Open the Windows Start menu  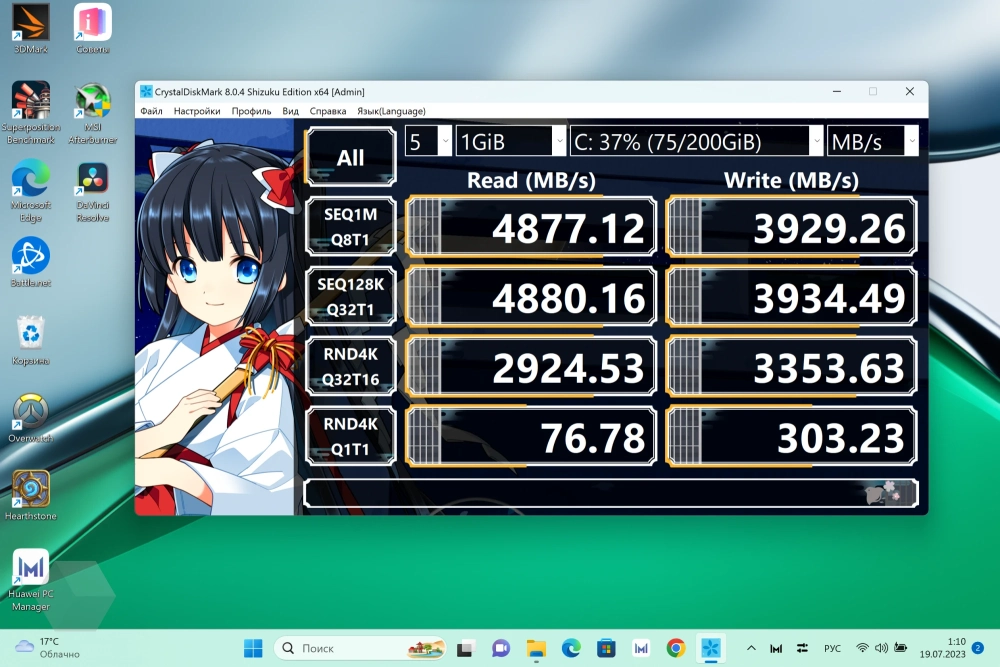253,648
